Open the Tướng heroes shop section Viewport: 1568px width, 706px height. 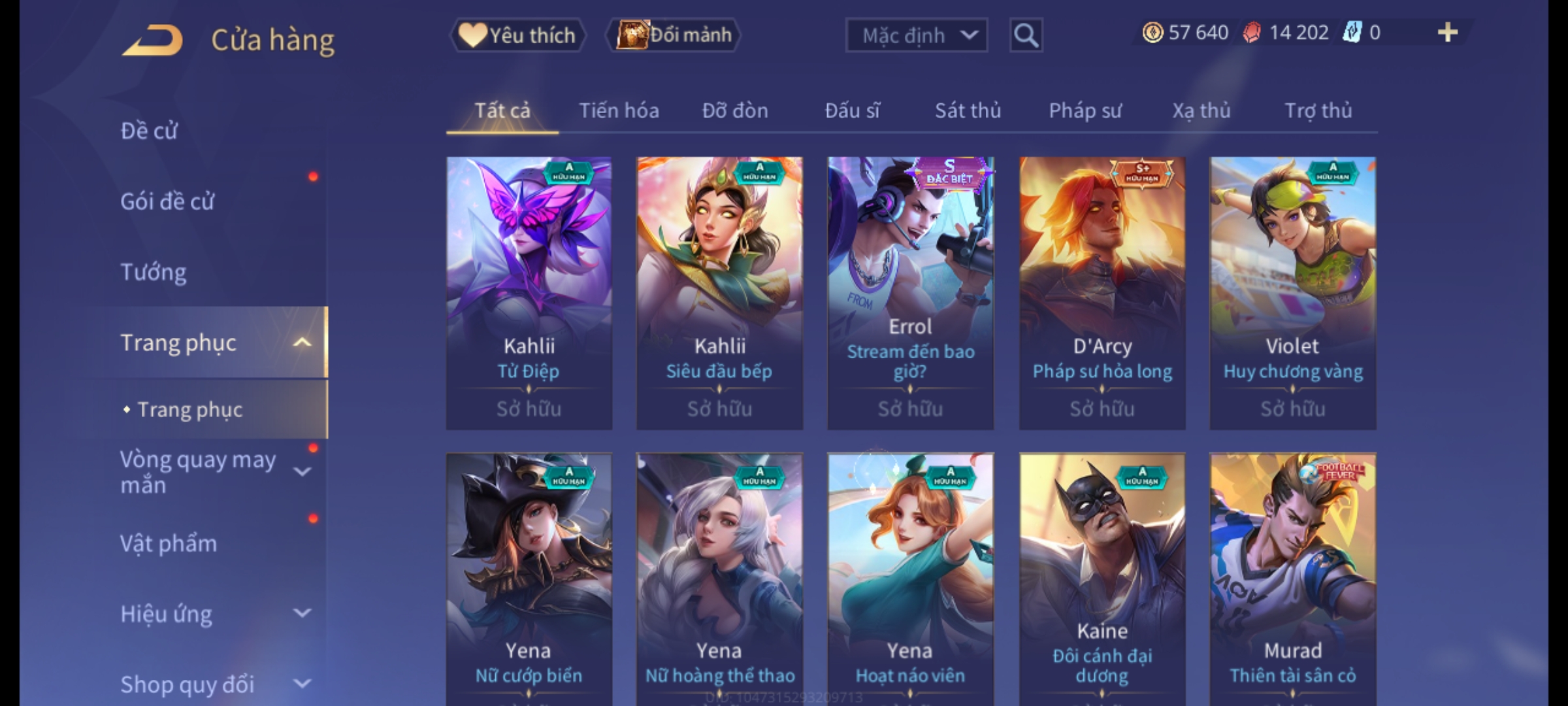[154, 272]
